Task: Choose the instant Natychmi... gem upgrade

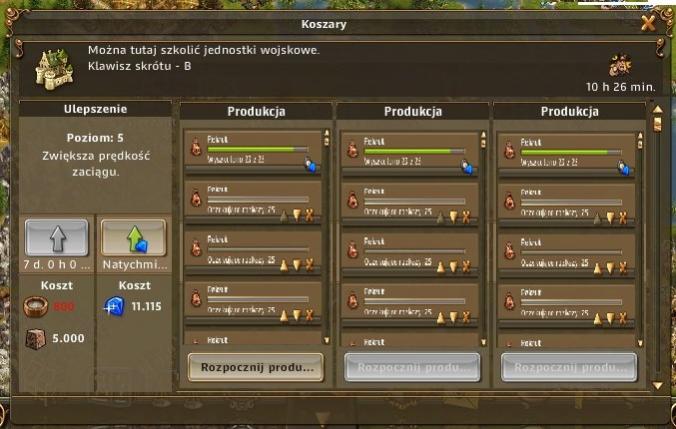Action: pos(133,238)
